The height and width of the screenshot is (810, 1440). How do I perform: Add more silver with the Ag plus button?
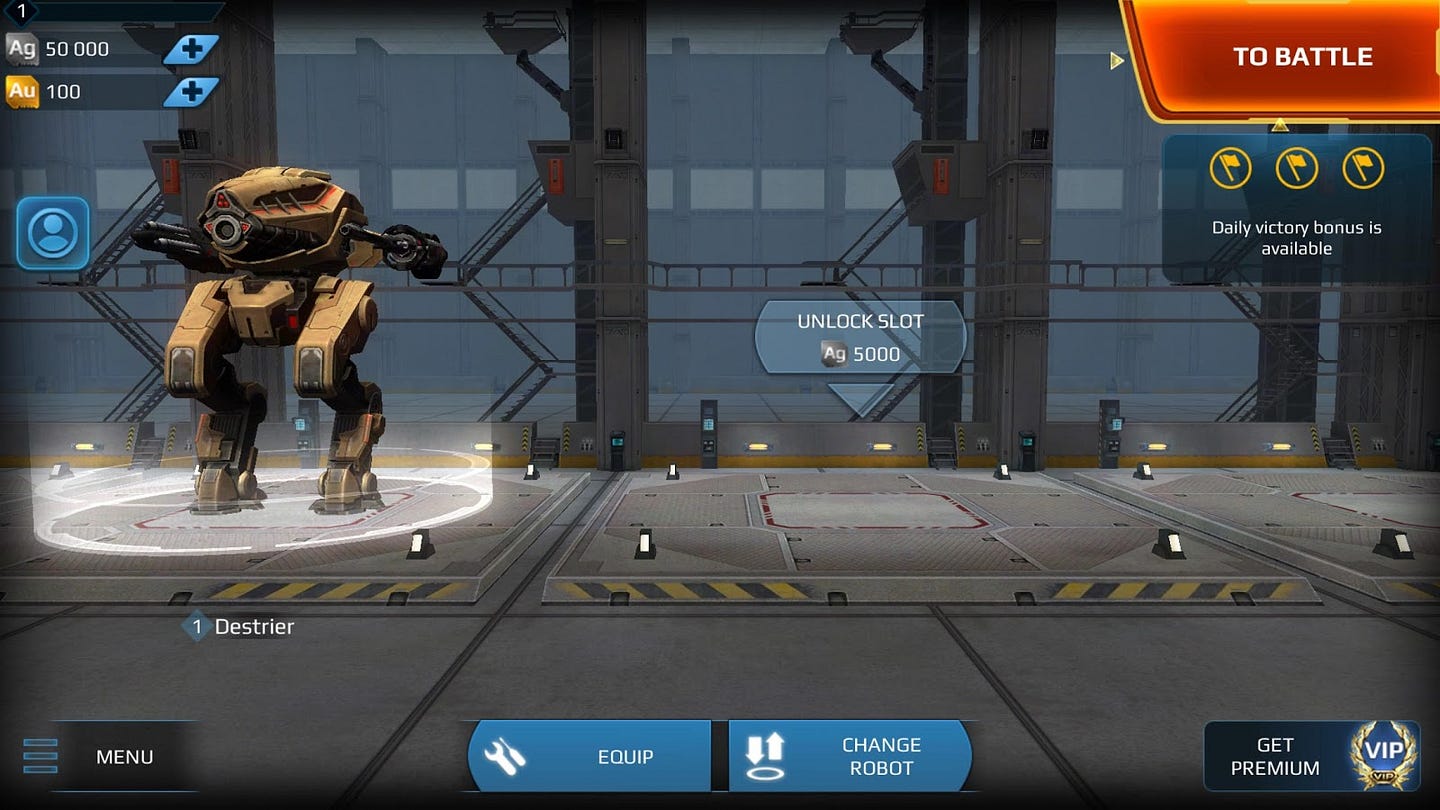pyautogui.click(x=190, y=49)
